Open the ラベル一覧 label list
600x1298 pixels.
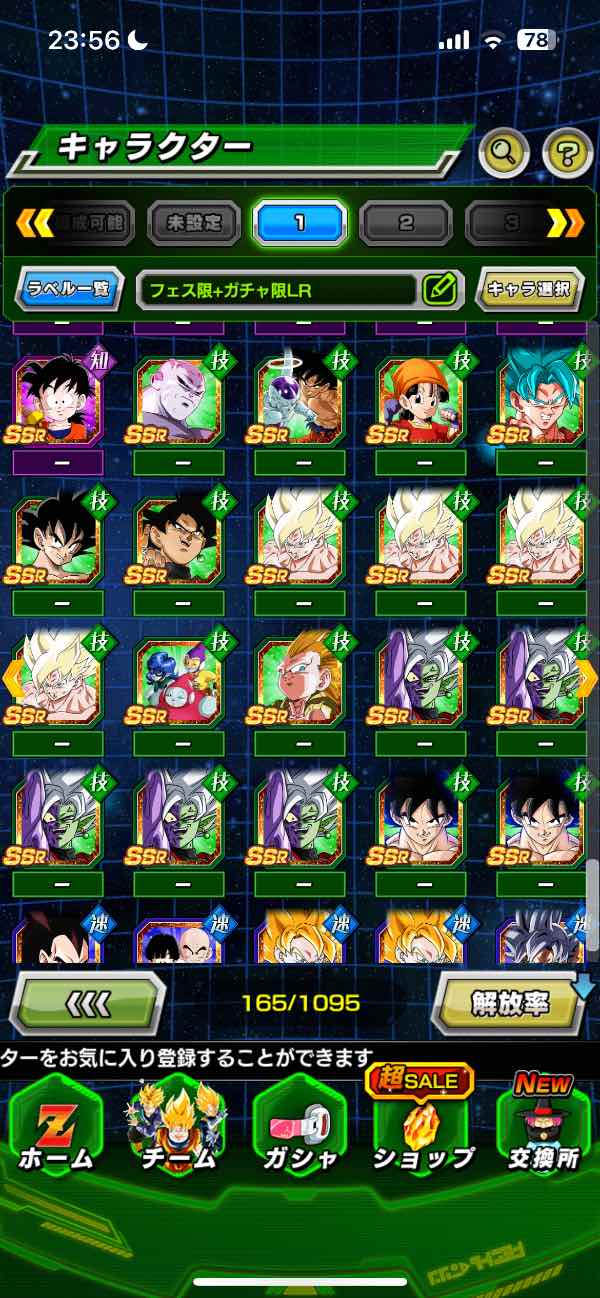[70, 290]
